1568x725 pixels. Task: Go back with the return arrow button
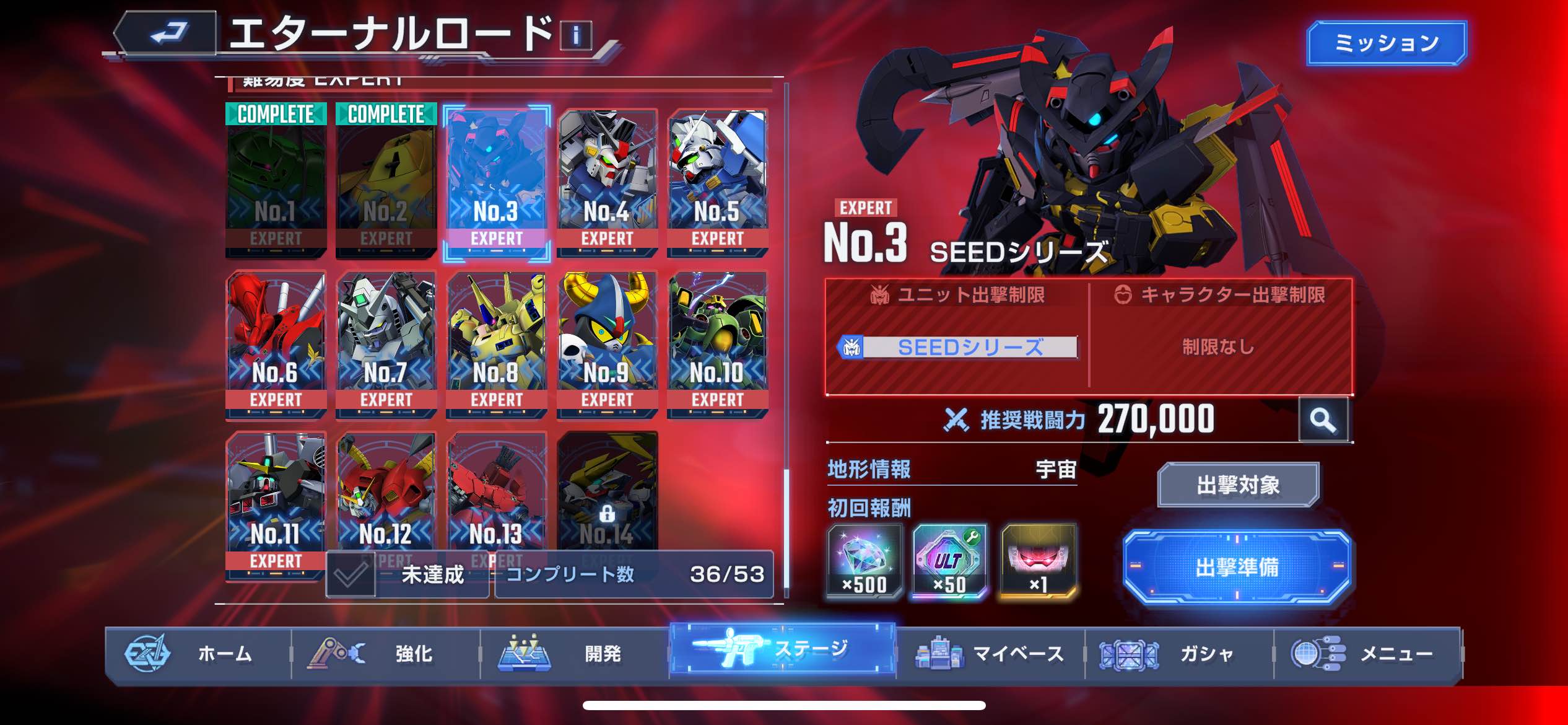click(167, 33)
